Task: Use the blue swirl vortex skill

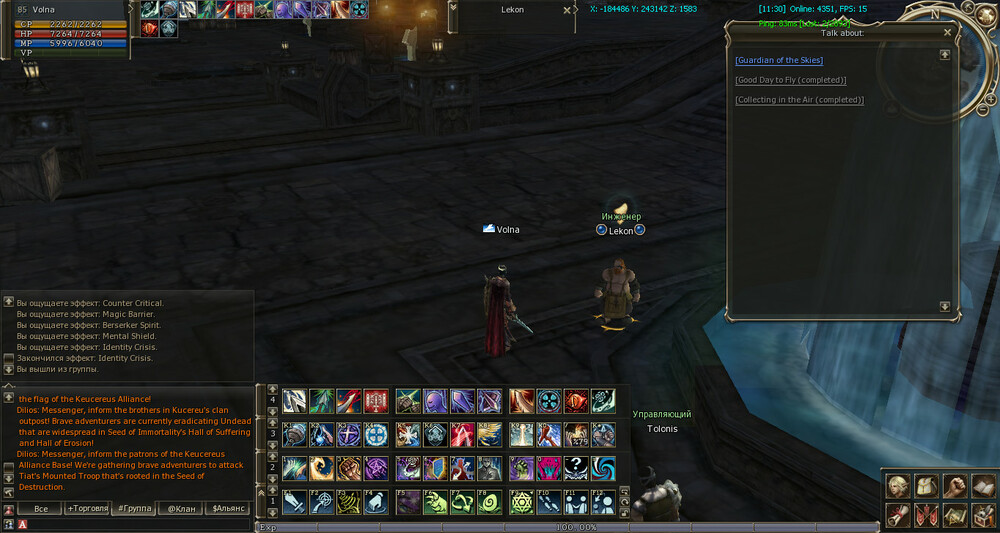Action: tap(602, 468)
